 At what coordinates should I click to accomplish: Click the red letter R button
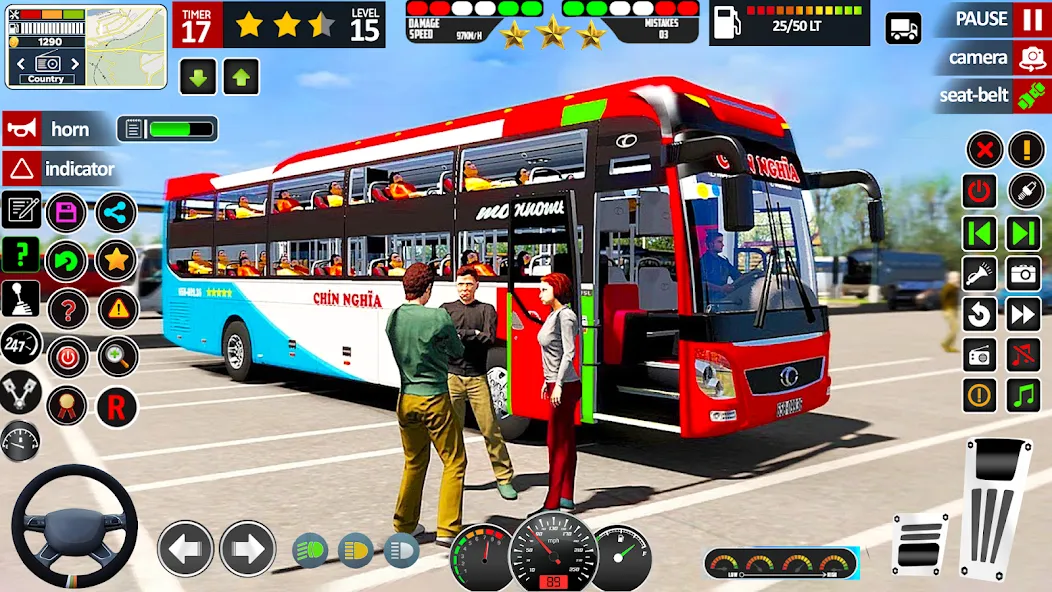117,406
